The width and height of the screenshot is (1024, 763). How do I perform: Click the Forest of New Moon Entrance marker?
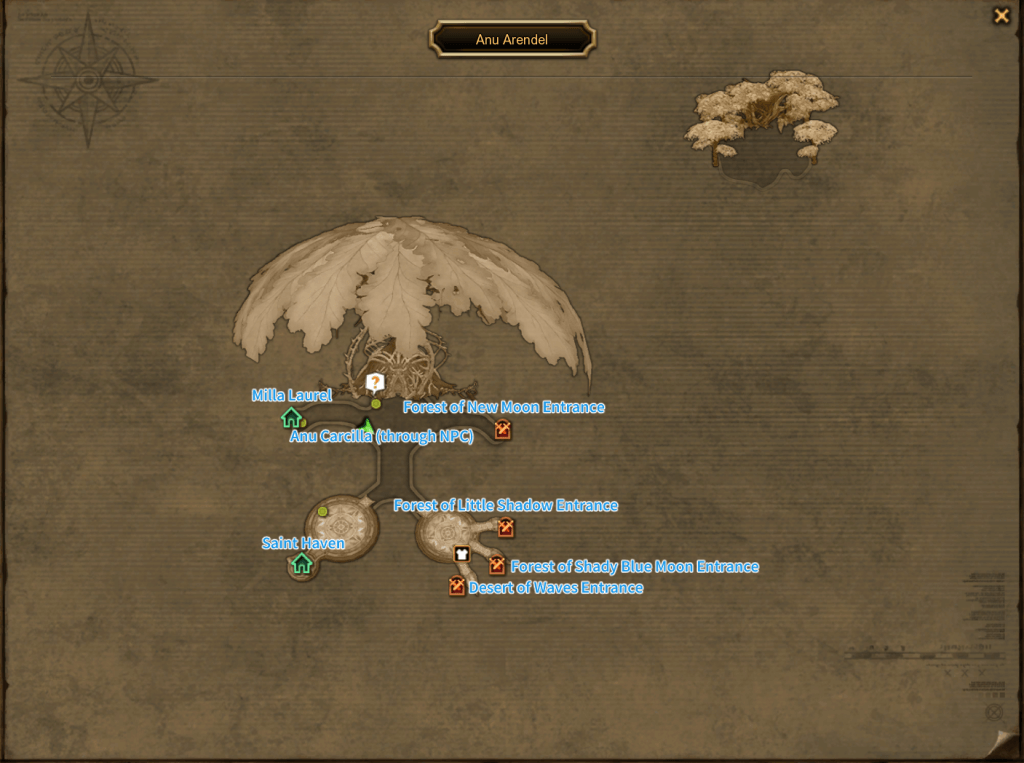click(502, 430)
